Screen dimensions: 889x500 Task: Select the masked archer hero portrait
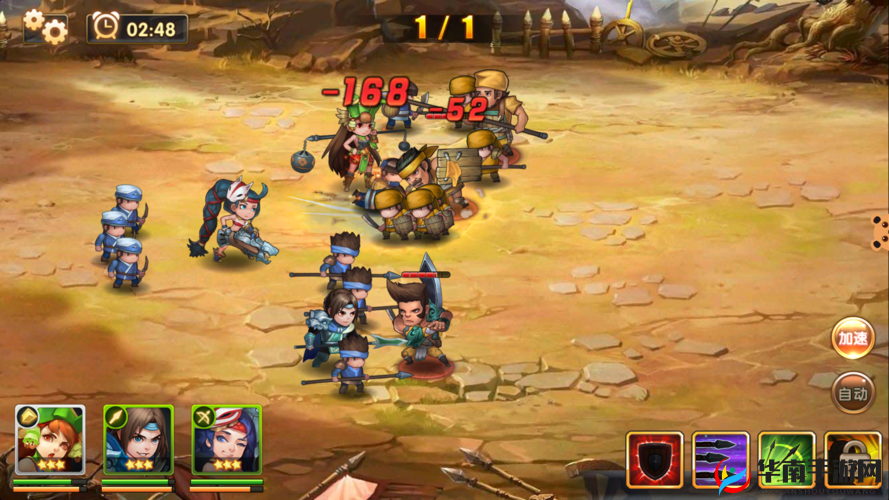[x=226, y=440]
